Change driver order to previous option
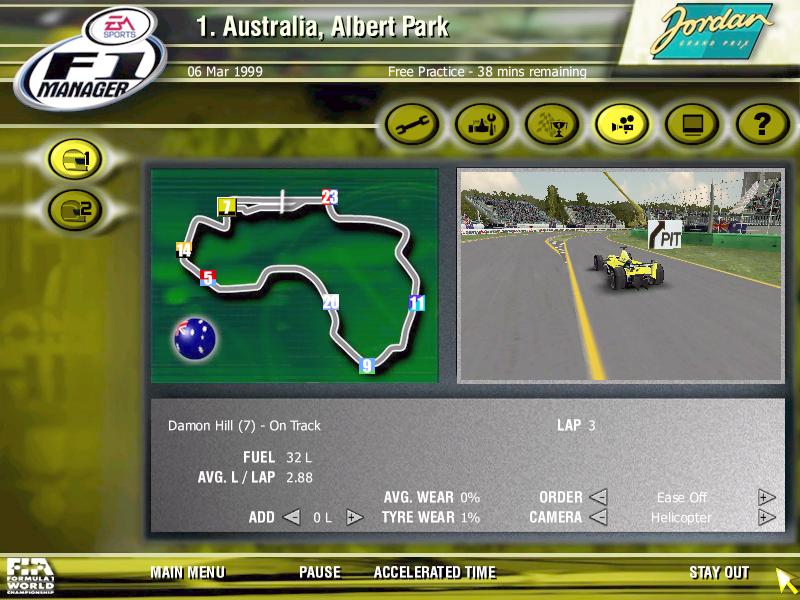This screenshot has width=800, height=600. 598,497
